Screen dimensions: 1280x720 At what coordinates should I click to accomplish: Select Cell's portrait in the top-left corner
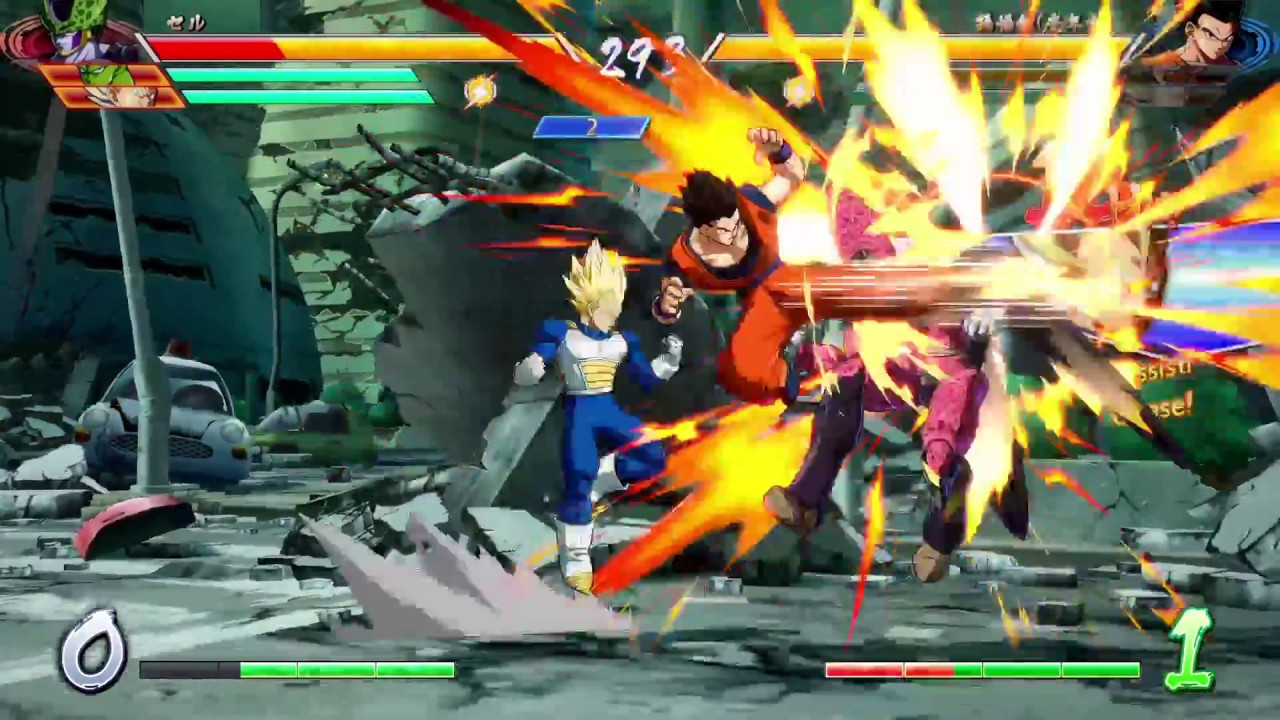pos(70,30)
